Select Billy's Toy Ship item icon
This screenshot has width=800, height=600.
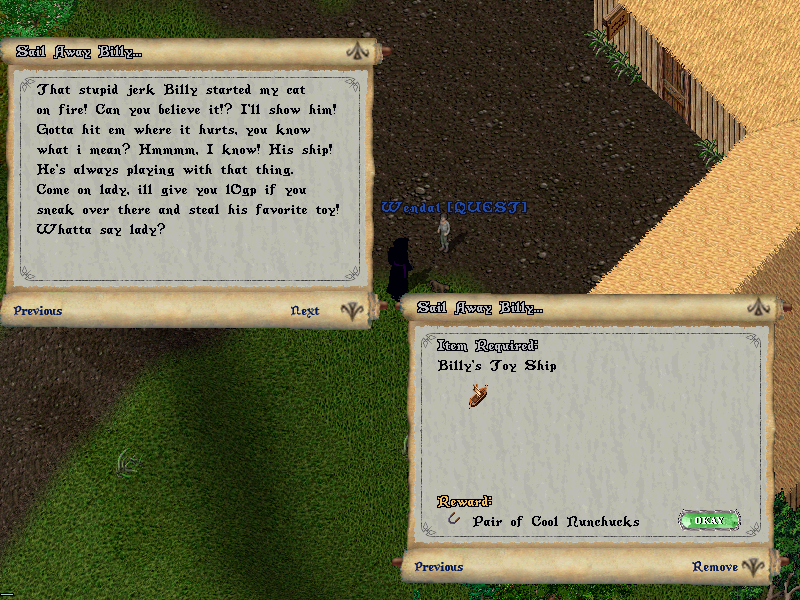pos(478,396)
